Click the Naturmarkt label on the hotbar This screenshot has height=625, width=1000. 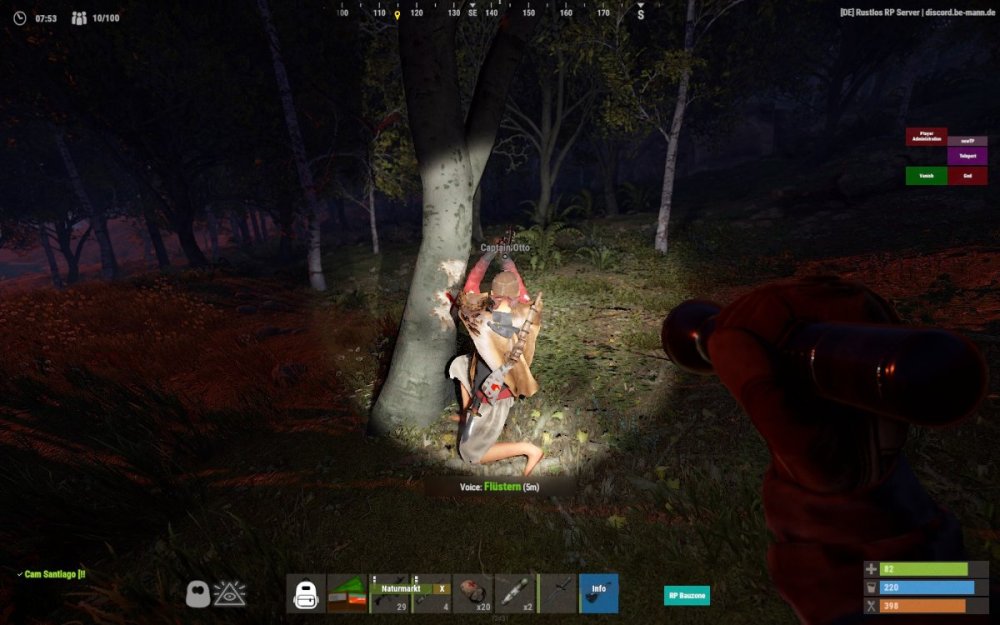398,589
